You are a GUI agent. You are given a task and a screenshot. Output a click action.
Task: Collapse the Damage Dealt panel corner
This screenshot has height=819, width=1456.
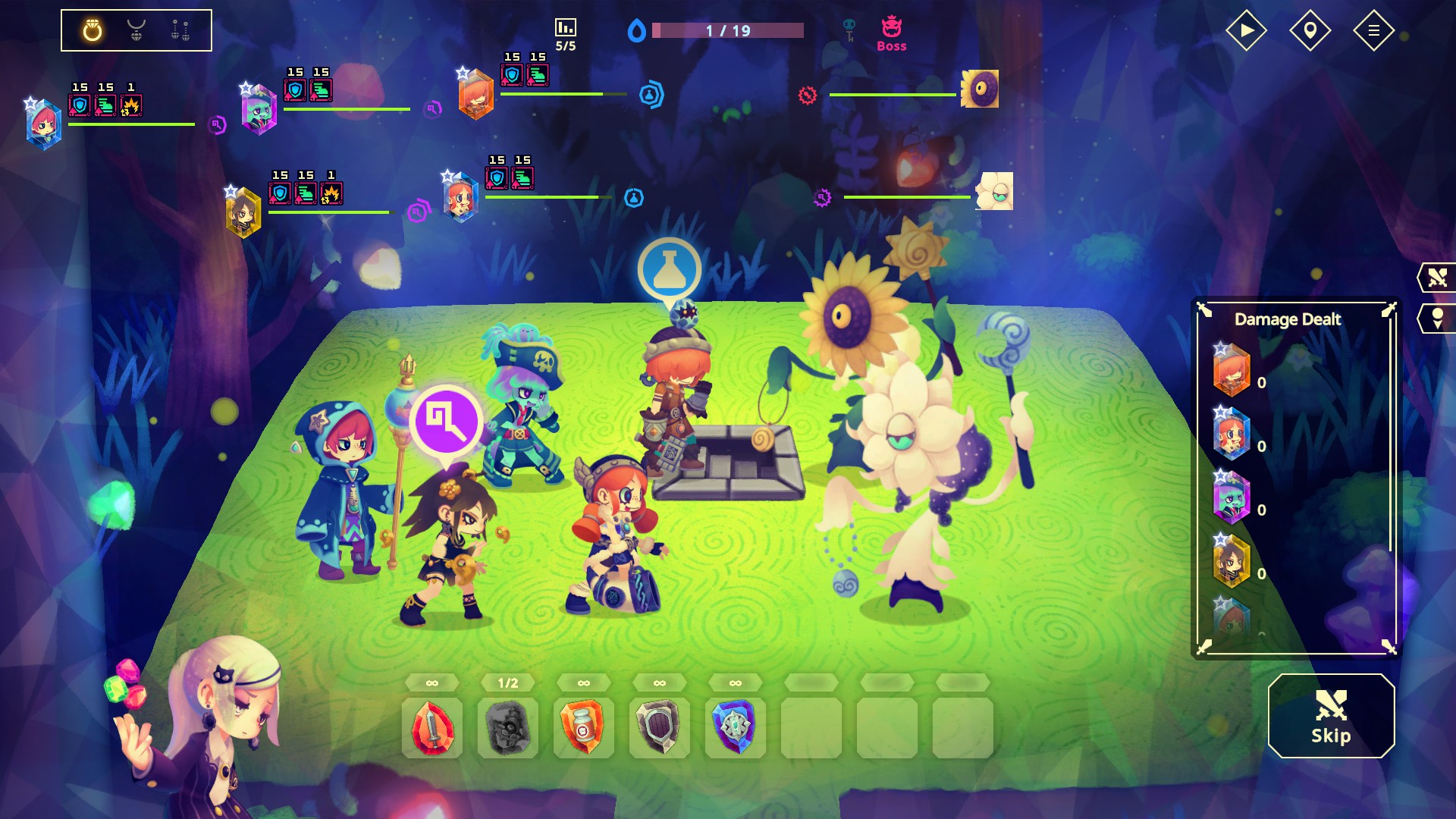[1389, 309]
